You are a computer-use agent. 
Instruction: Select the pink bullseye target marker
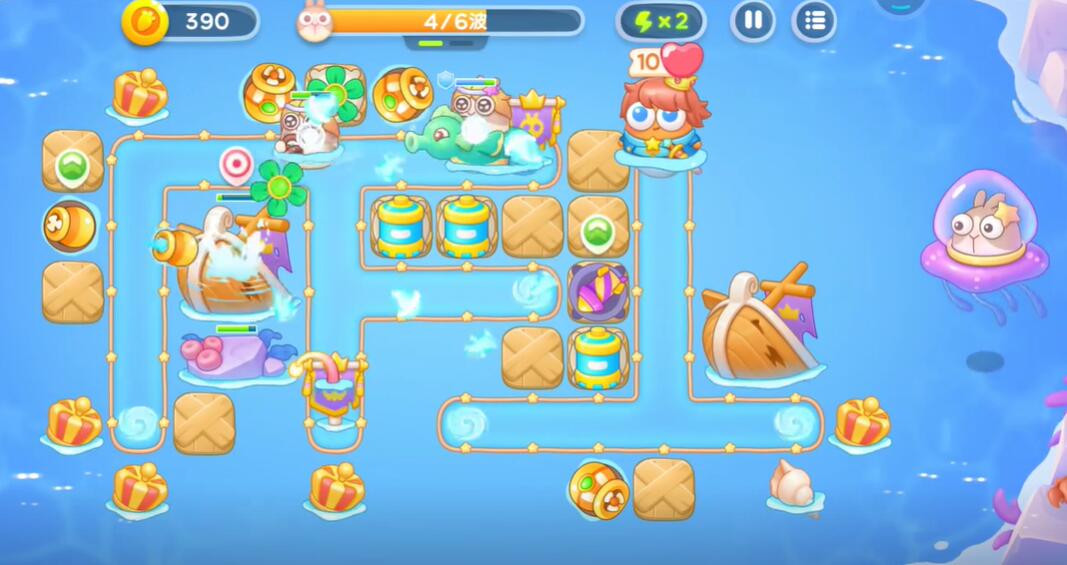[x=236, y=163]
